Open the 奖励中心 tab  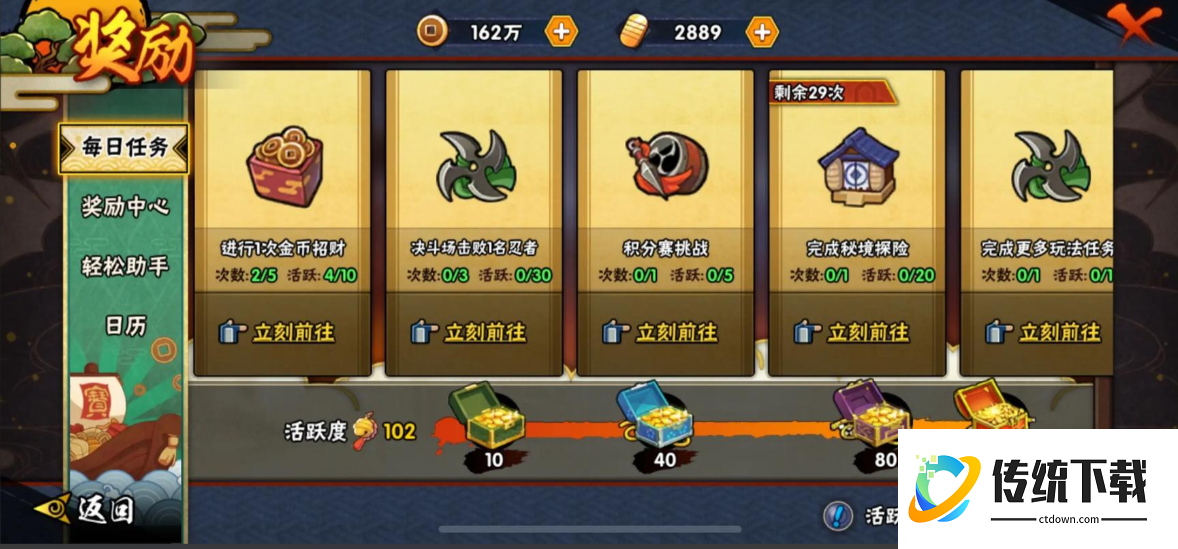[x=124, y=207]
